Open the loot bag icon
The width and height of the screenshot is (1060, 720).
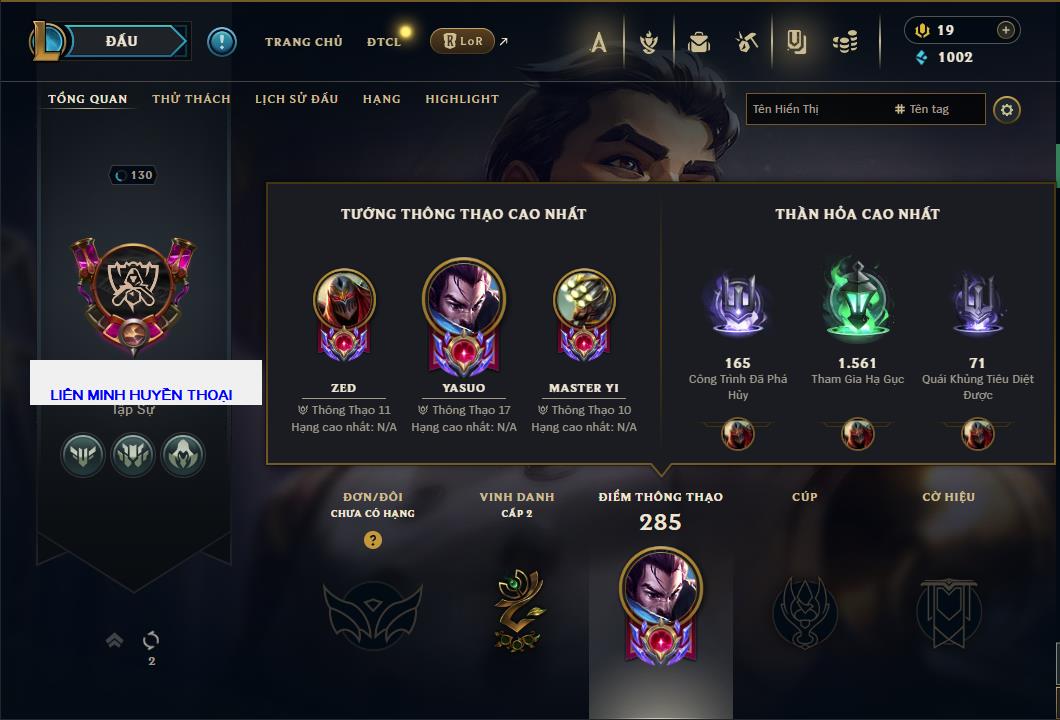tap(699, 42)
